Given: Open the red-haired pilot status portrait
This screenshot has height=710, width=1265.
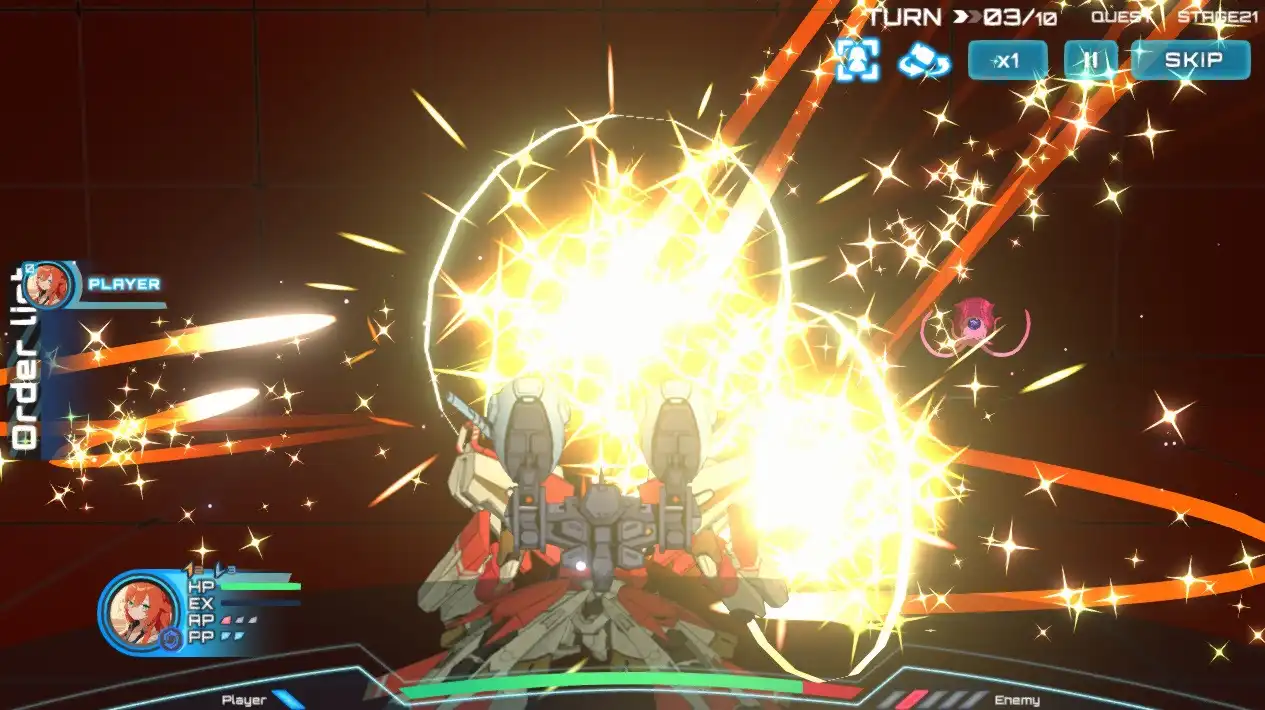Looking at the screenshot, I should [x=138, y=610].
